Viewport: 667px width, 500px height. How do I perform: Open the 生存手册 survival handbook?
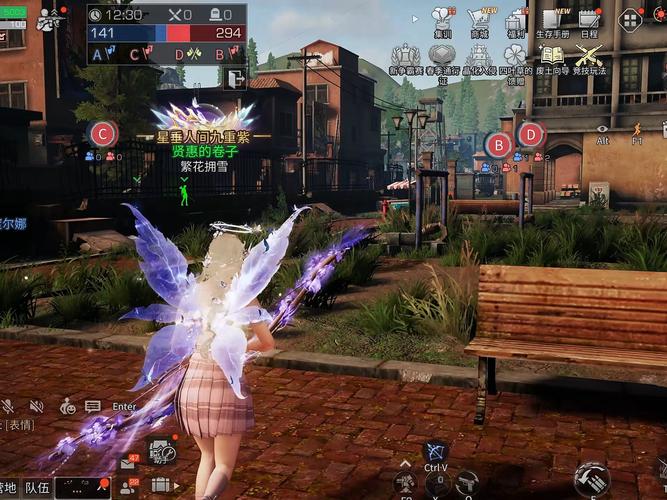point(552,20)
